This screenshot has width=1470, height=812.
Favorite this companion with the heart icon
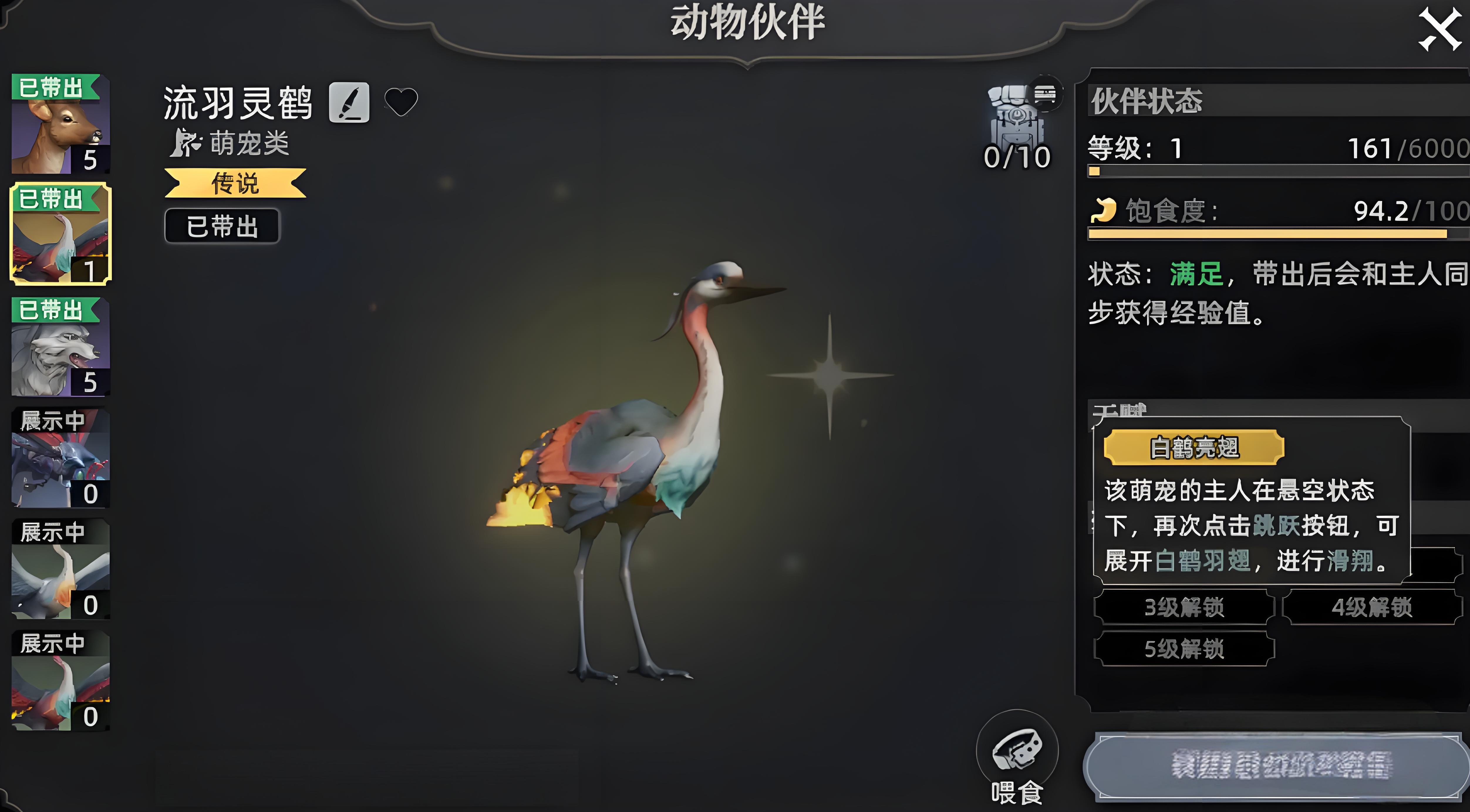coord(401,102)
